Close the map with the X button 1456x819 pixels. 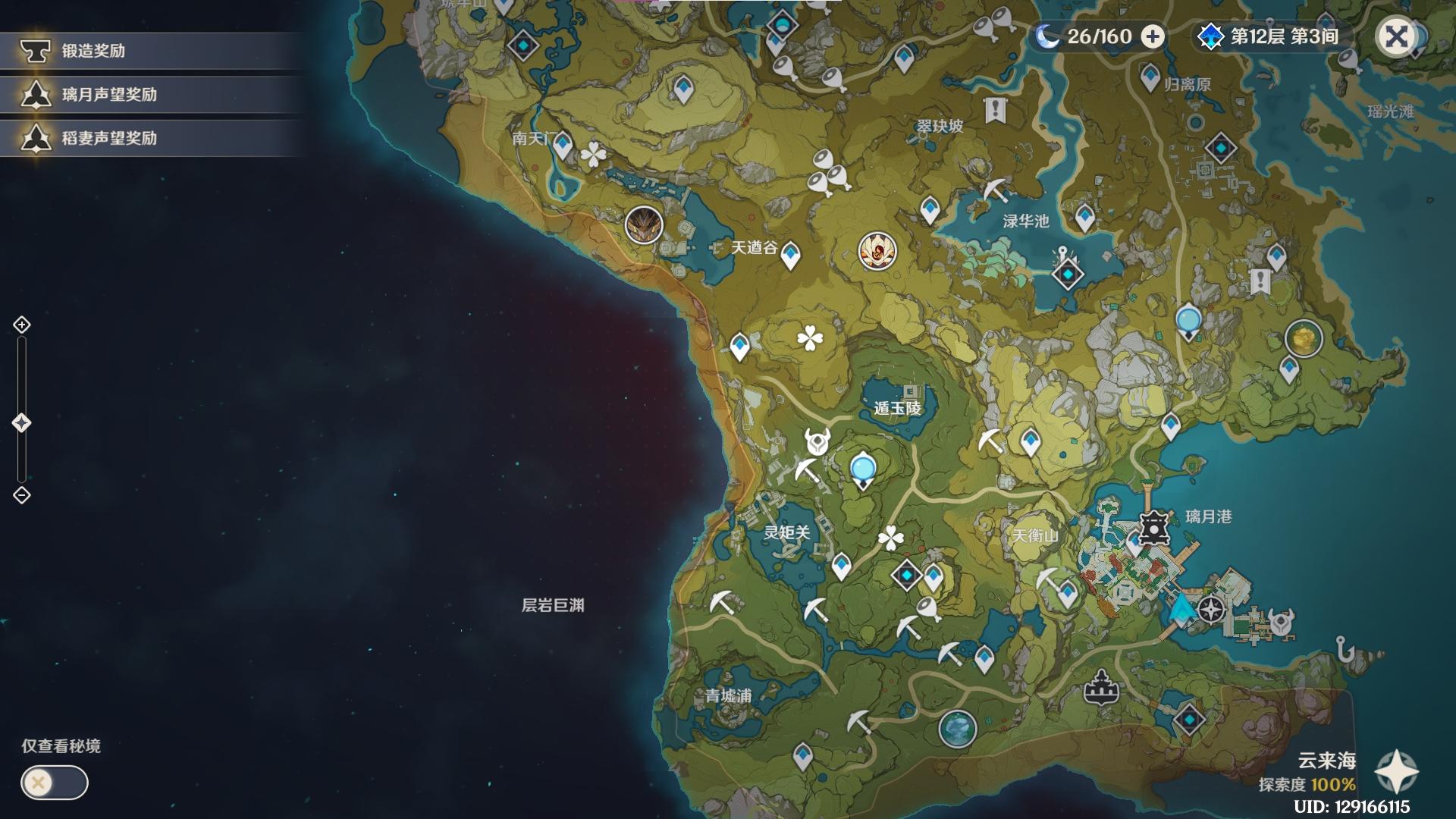pyautogui.click(x=1396, y=36)
